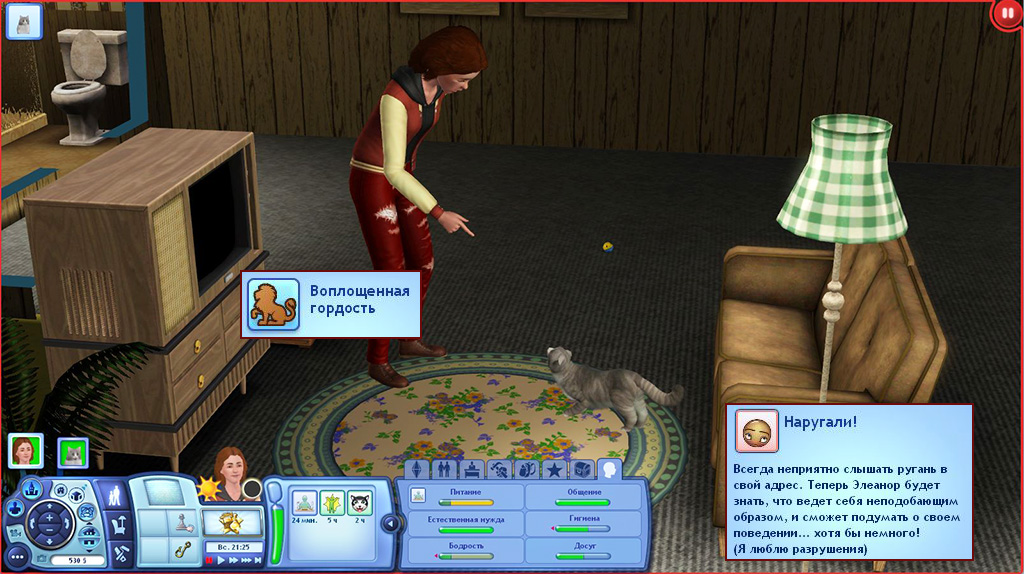Collapse the moodlet panel with the arrow
Viewport: 1024px width, 574px height.
click(391, 522)
